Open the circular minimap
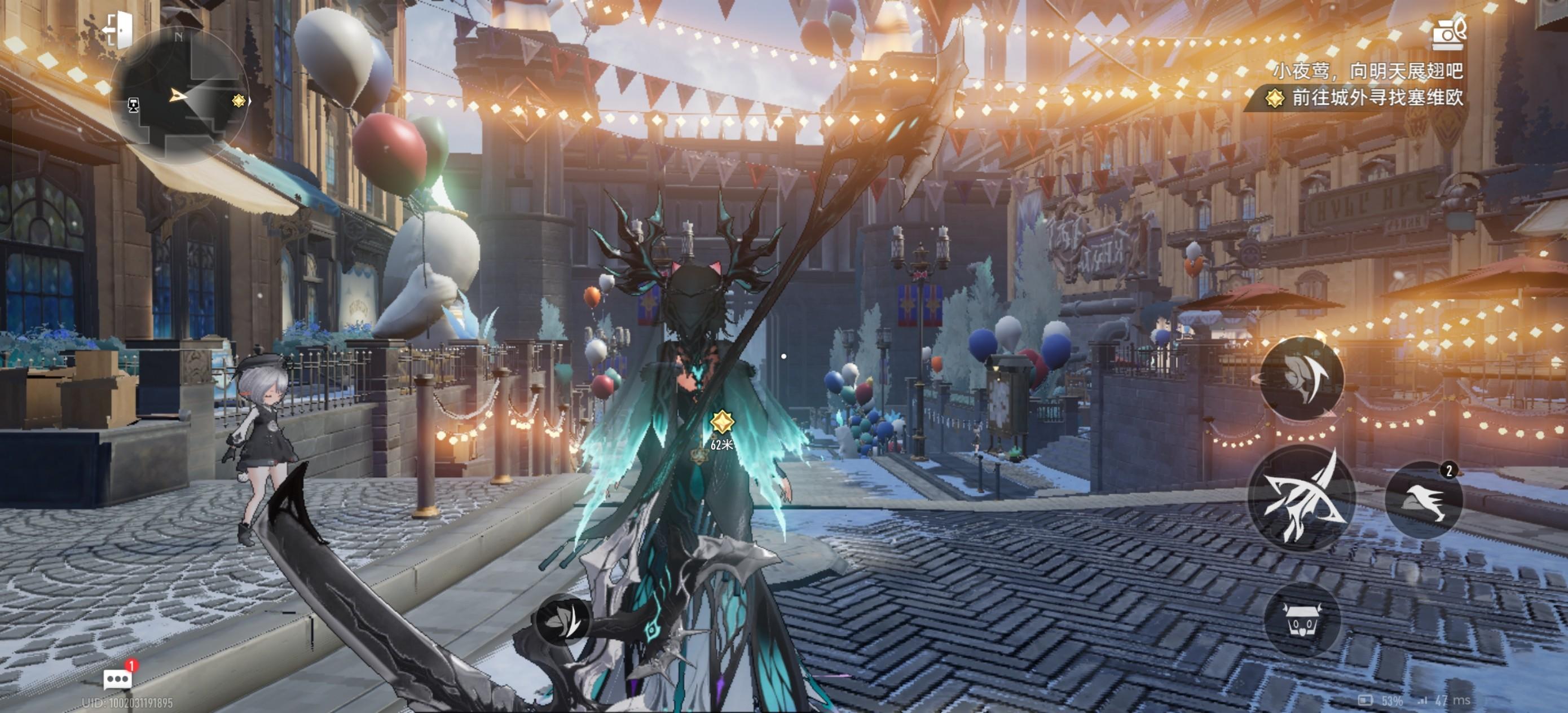 tap(179, 96)
